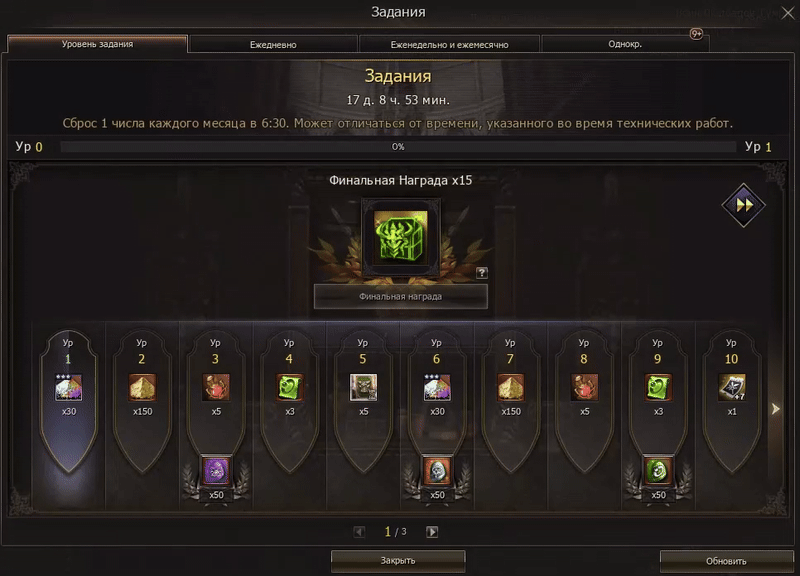
Task: Click the question mark help icon
Action: point(482,272)
